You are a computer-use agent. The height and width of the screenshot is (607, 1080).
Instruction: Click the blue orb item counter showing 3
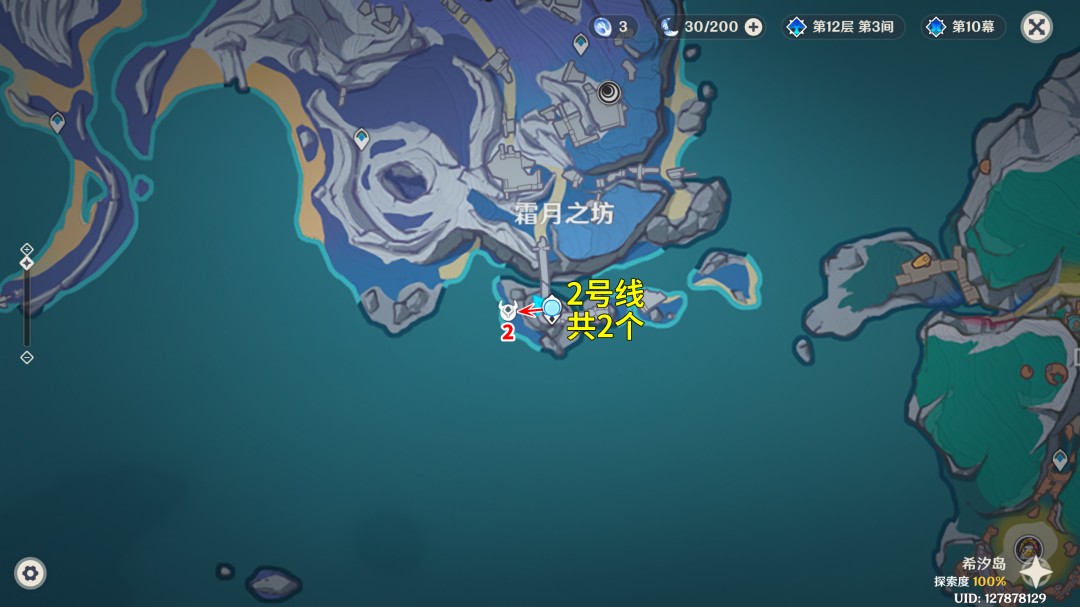coord(612,27)
